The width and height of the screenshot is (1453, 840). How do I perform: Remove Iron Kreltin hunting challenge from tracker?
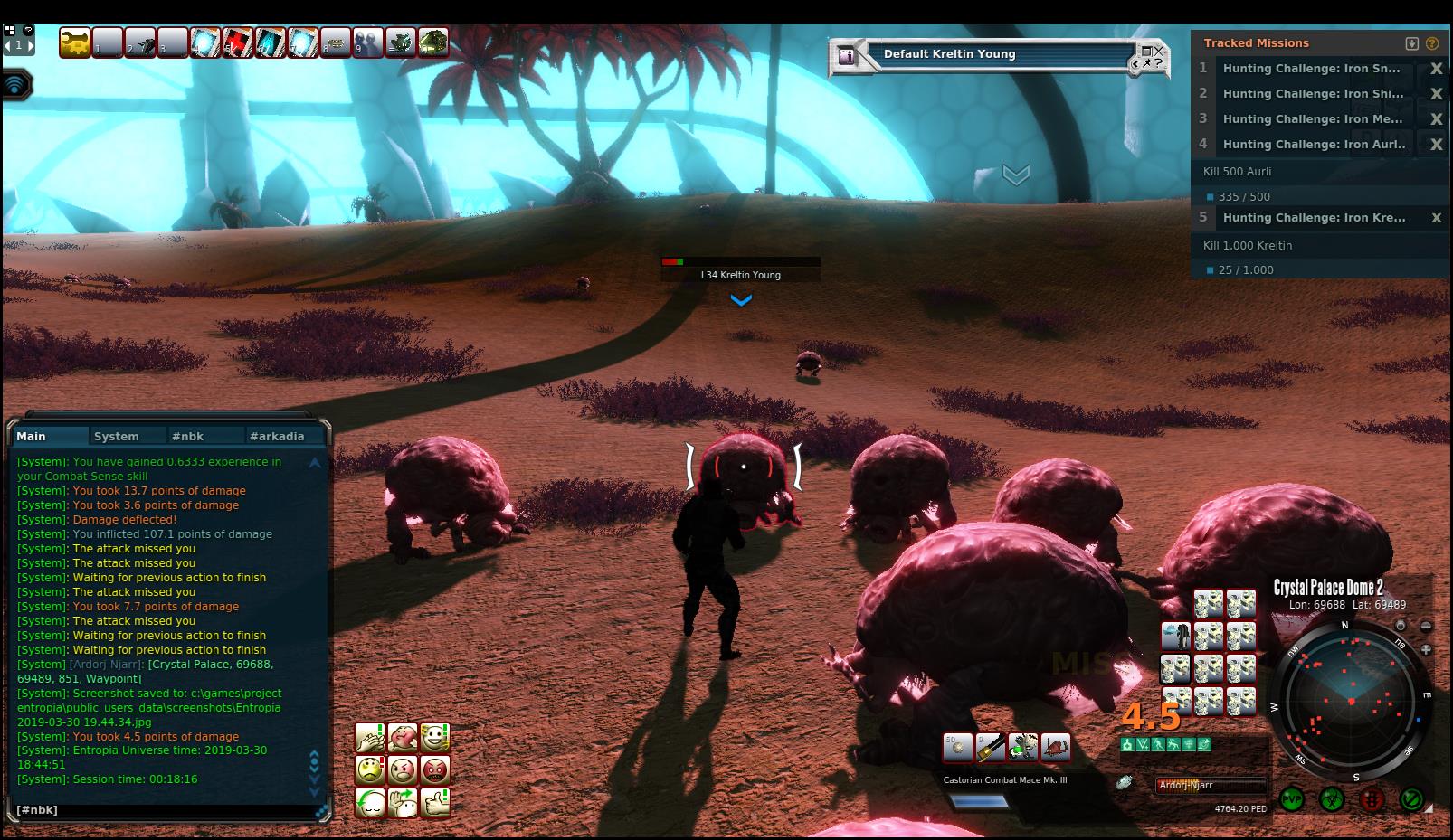[x=1436, y=218]
